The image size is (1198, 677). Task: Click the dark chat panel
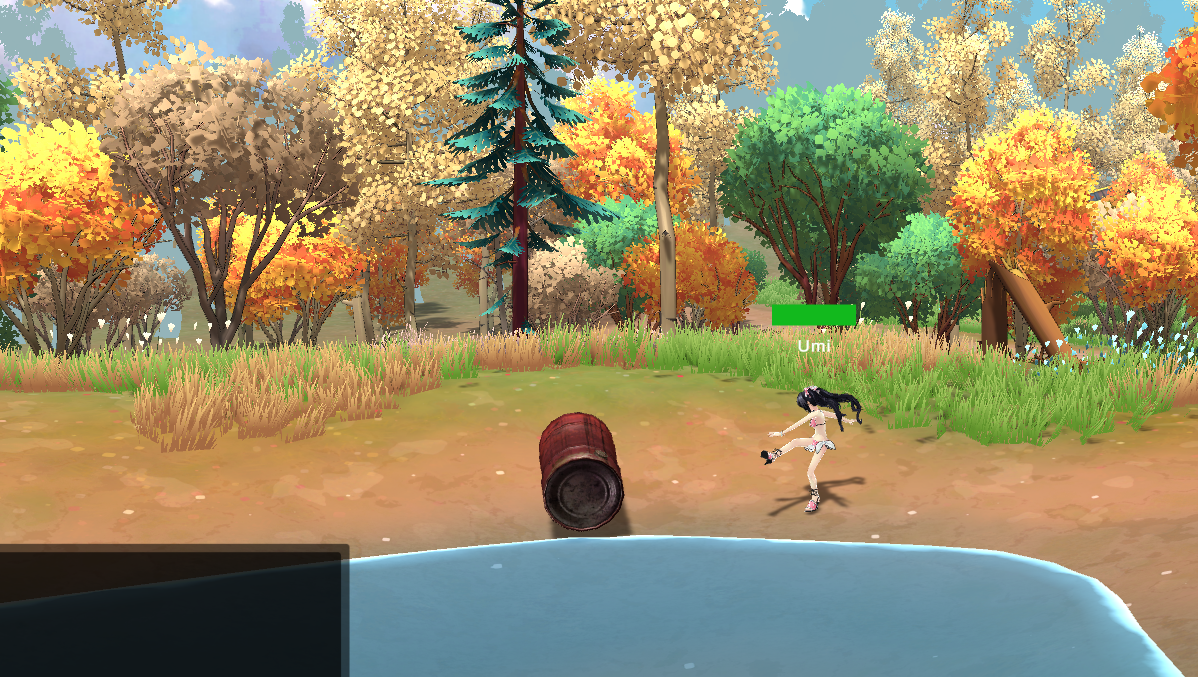[x=173, y=610]
